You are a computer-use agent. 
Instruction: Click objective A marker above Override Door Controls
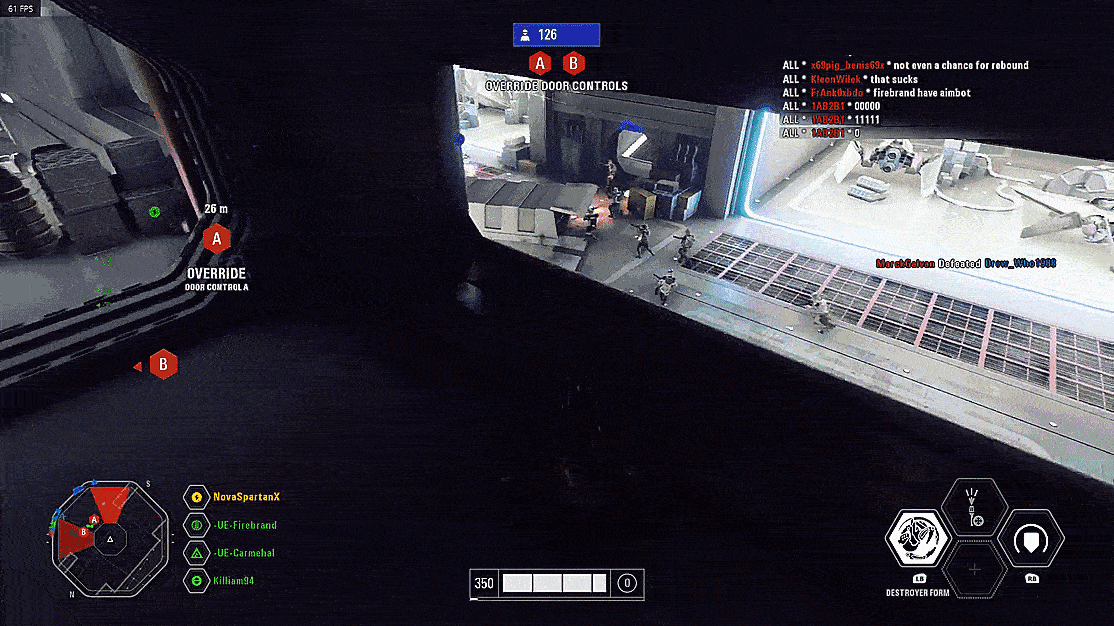(540, 64)
